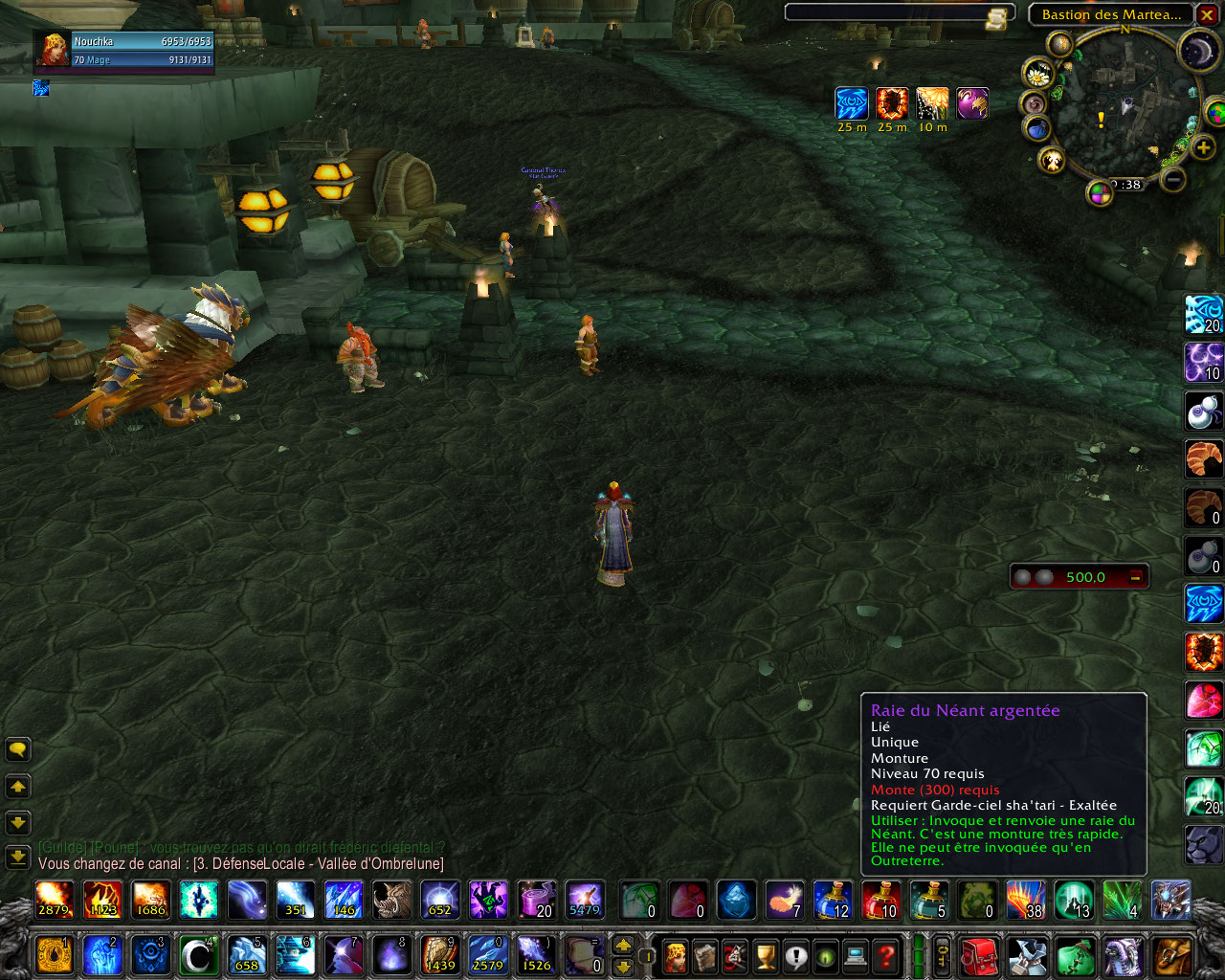The width and height of the screenshot is (1225, 980).
Task: Click the purple orb buff icon
Action: tap(972, 103)
